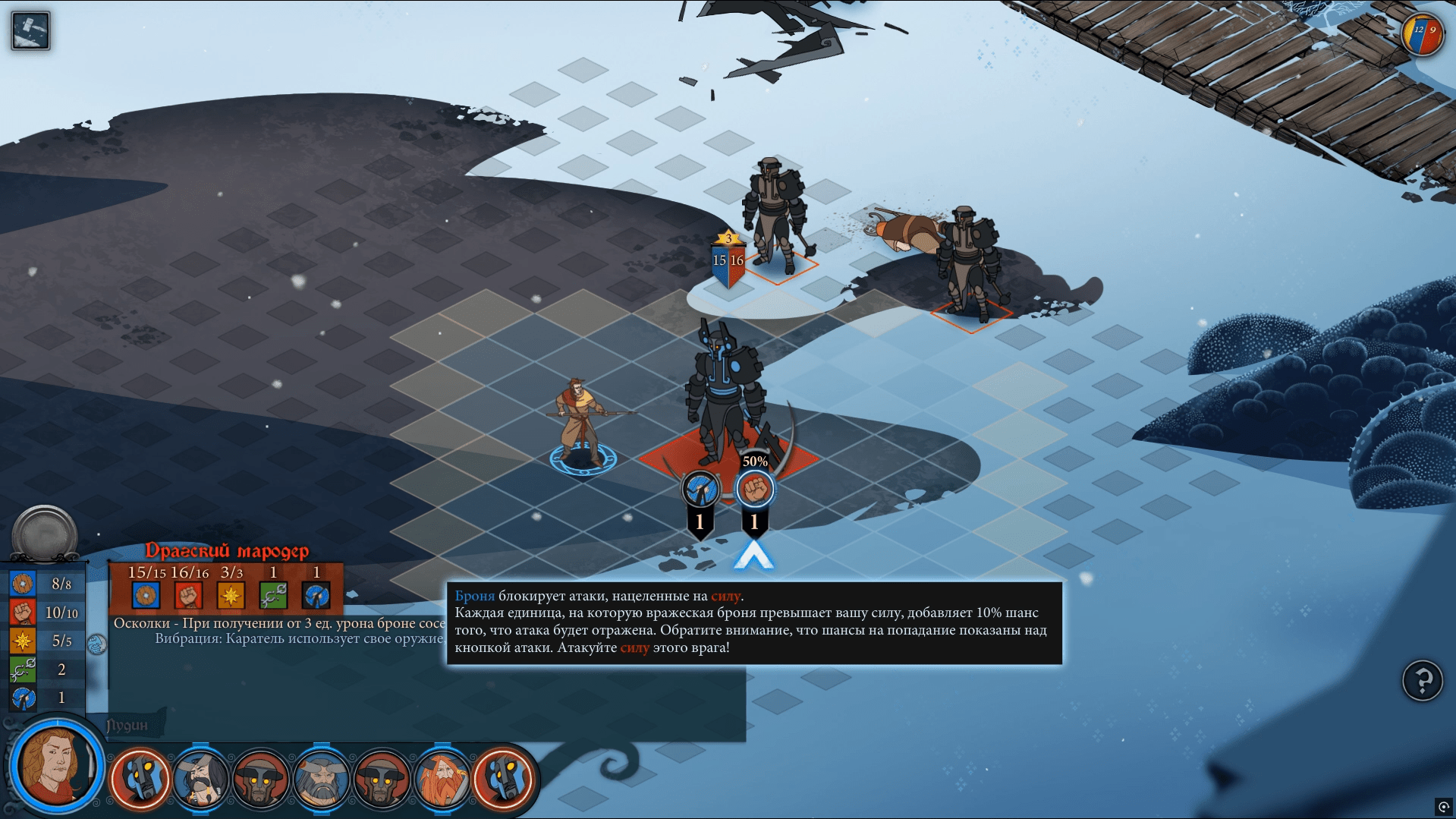Open the hammer menu button
This screenshot has width=1456, height=819.
point(30,30)
